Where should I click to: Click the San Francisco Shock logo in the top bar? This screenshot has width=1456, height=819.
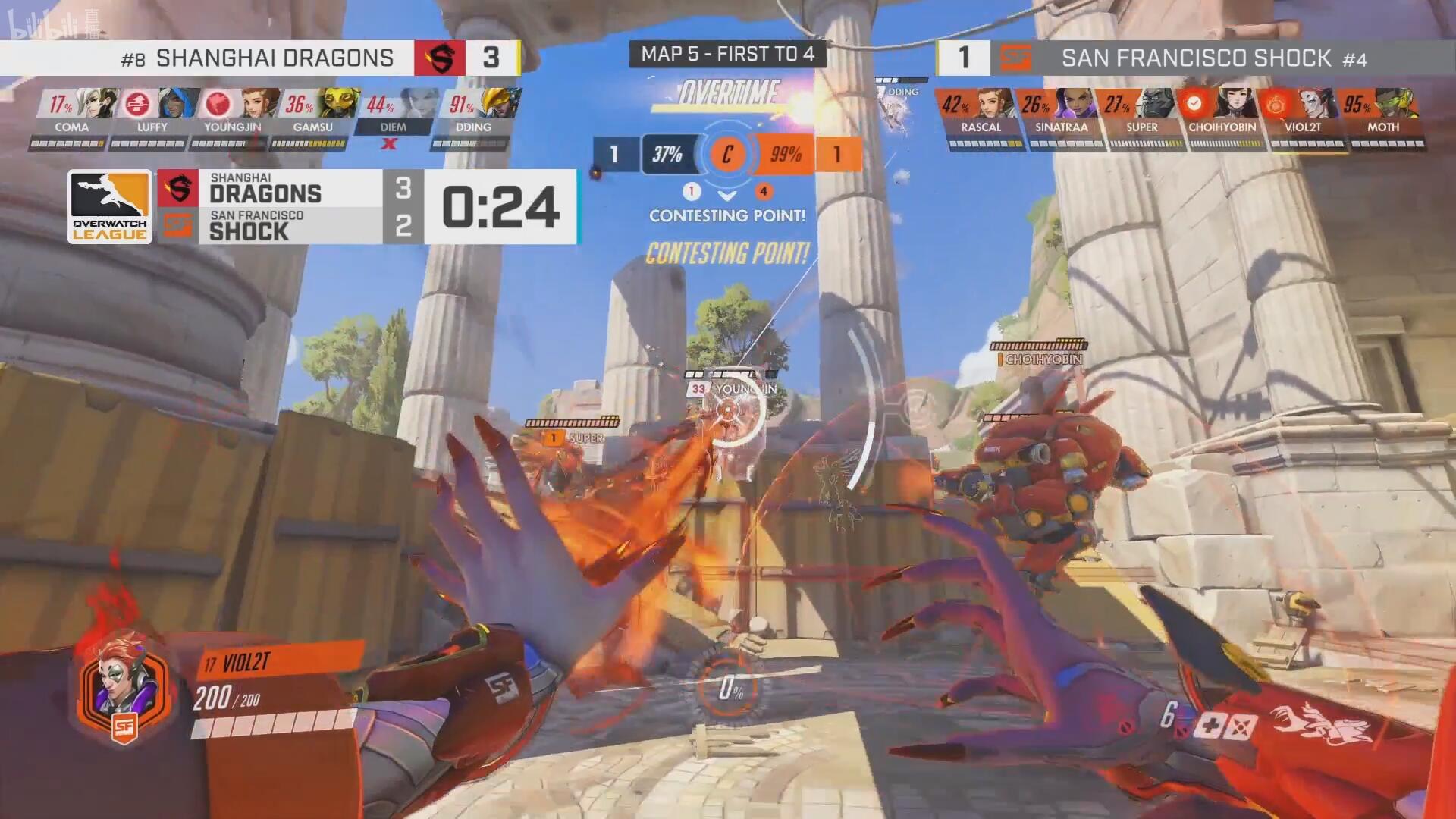1015,58
